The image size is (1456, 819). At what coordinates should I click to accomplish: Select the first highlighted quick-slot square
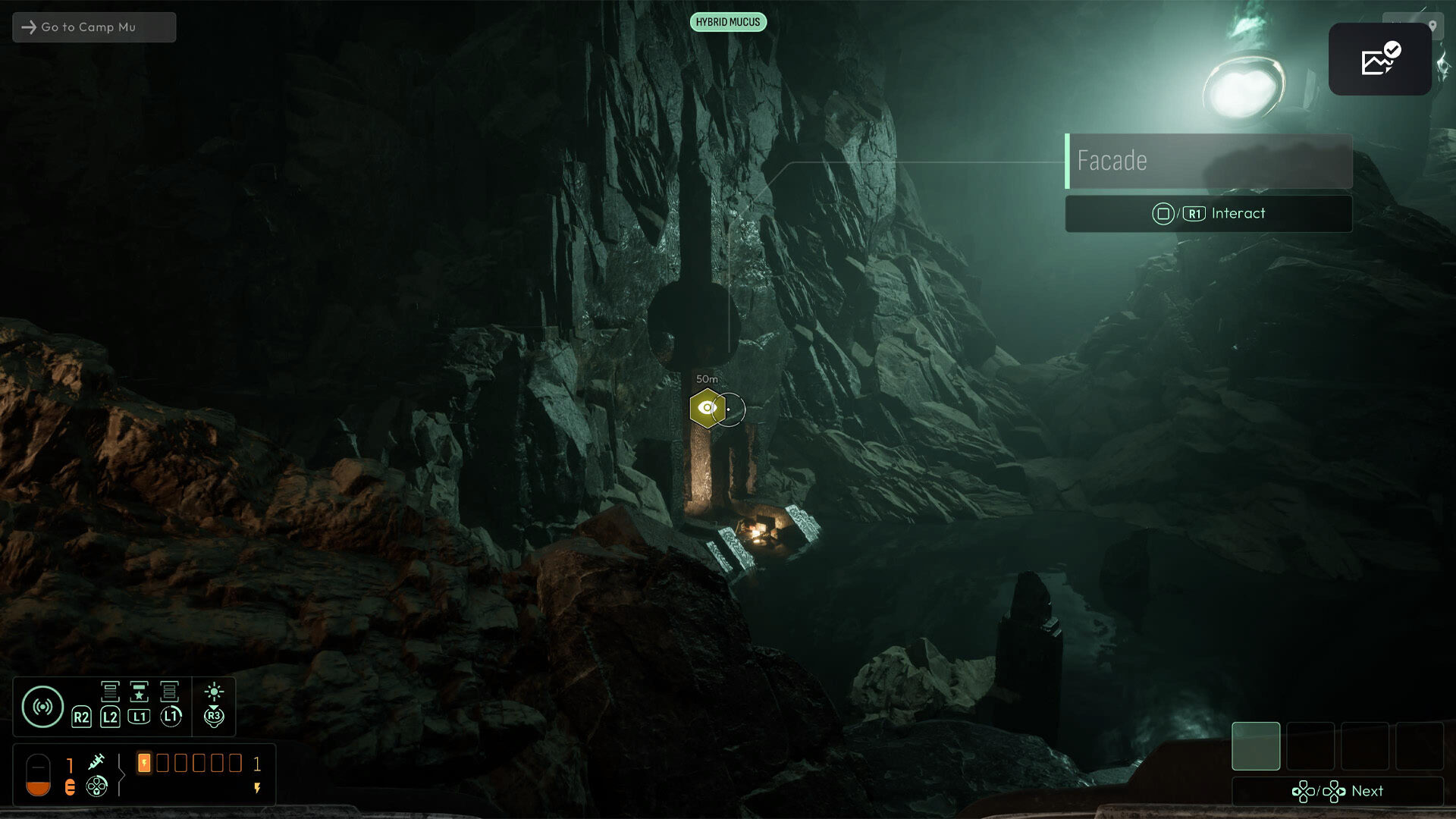(1257, 745)
